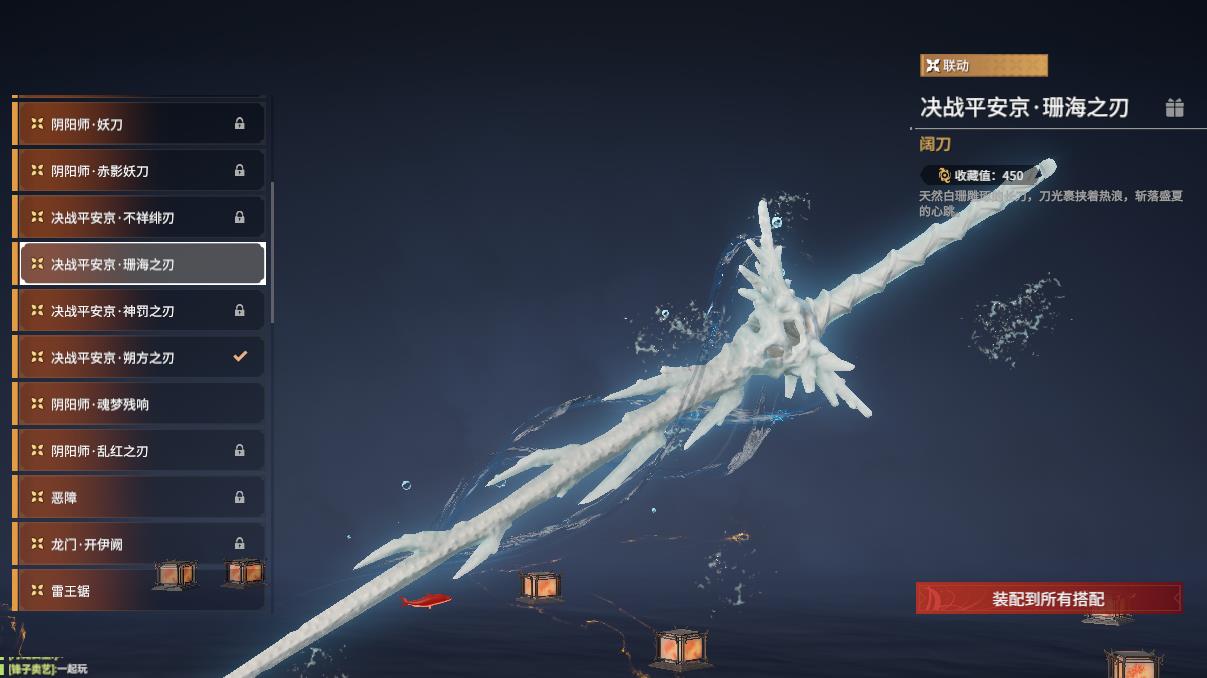1207x678 pixels.
Task: Pick 阴阳师·魂梦残响 from the list
Action: point(140,404)
